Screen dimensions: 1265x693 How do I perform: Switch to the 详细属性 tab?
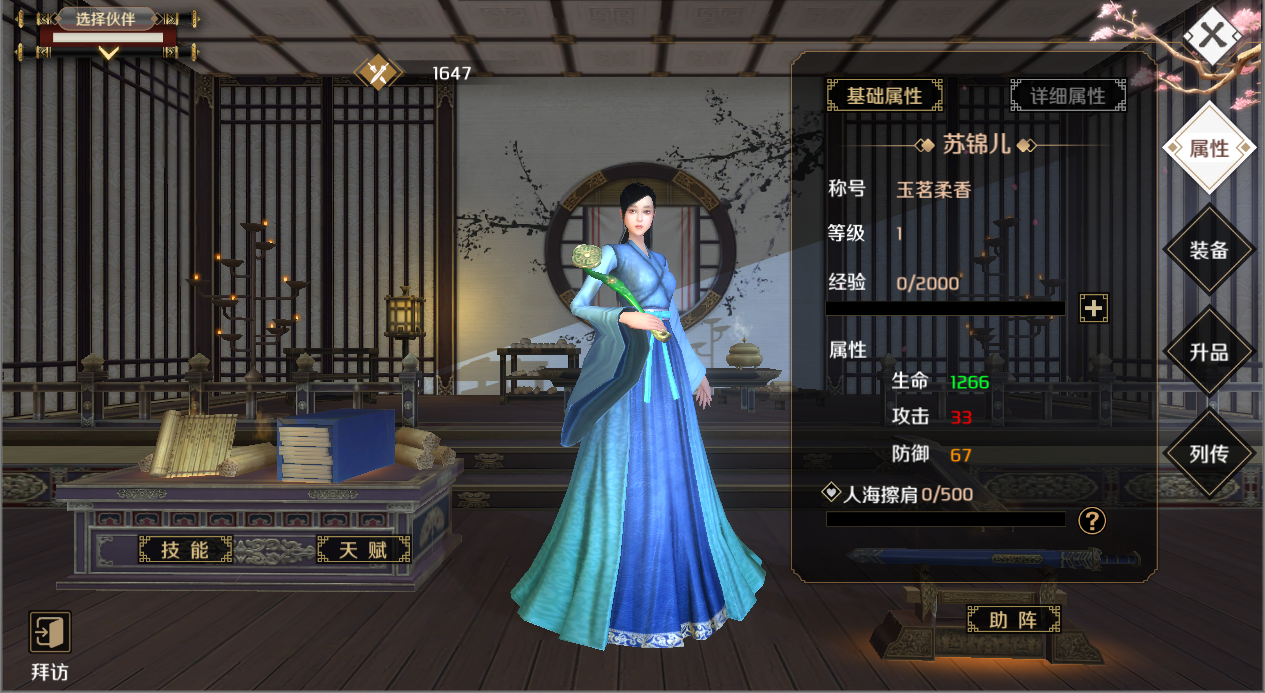click(1068, 96)
